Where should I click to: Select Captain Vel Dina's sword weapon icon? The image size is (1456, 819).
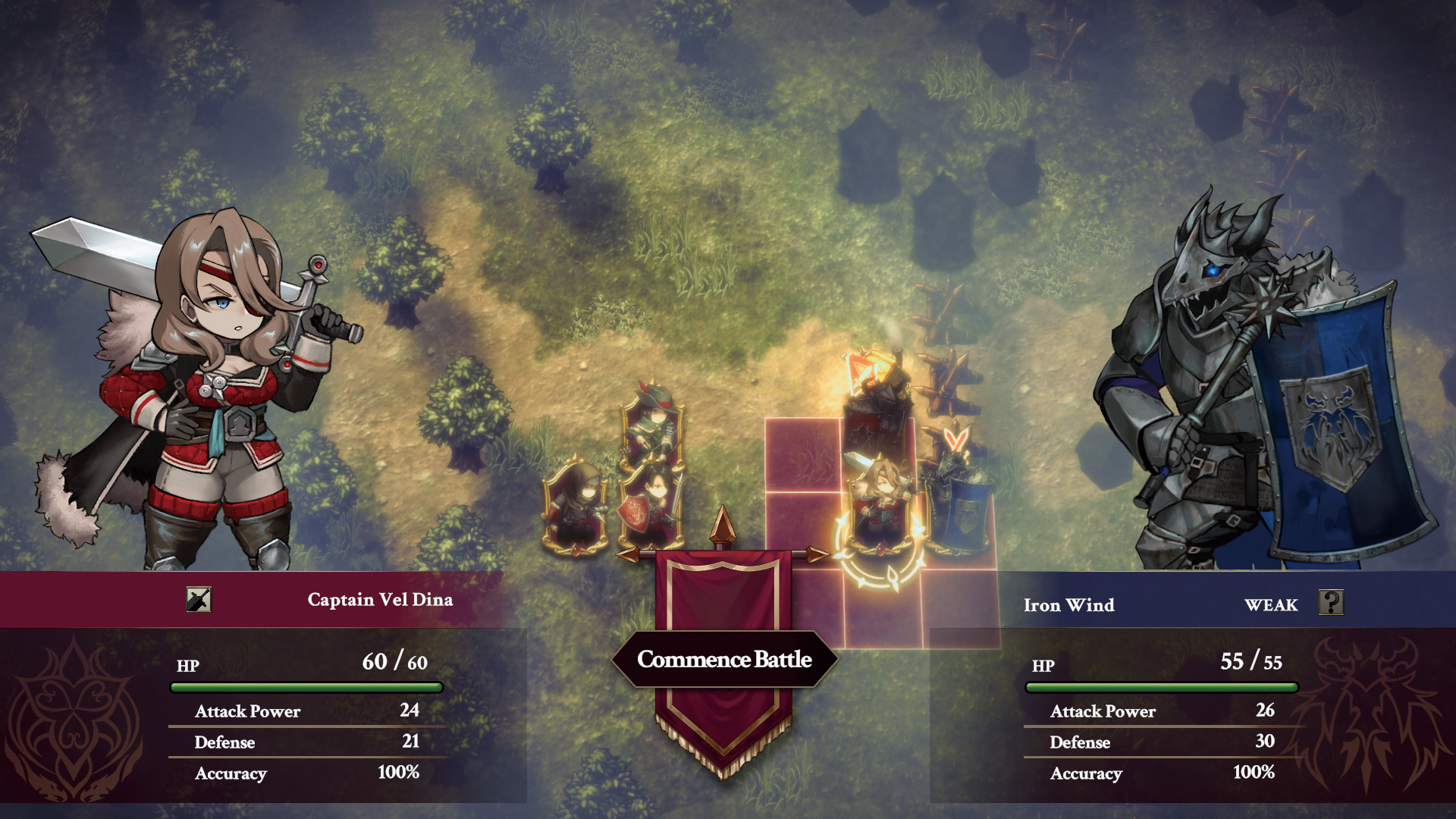(199, 600)
